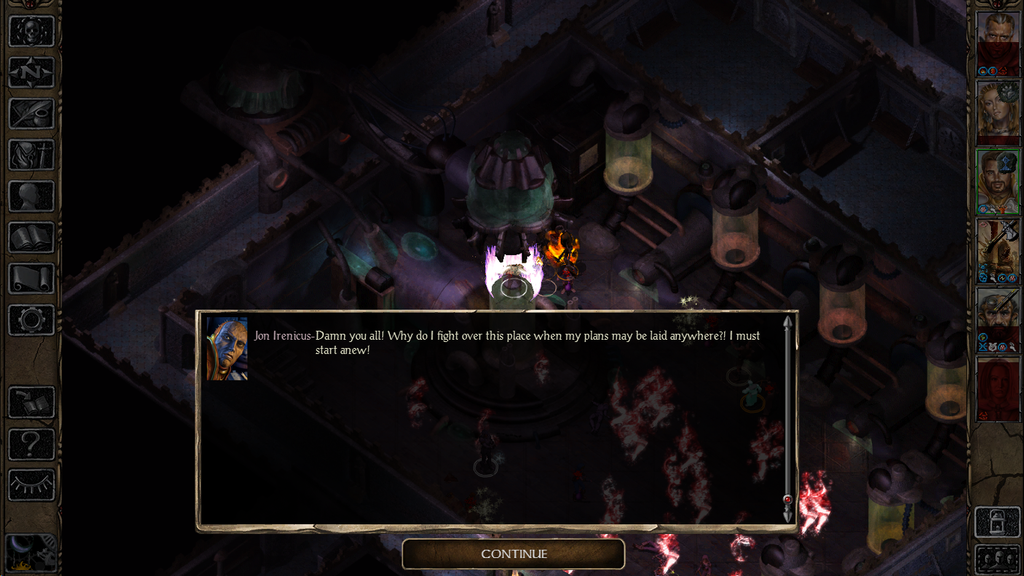Open the priest scroll icon
The width and height of the screenshot is (1024, 576).
coord(31,278)
